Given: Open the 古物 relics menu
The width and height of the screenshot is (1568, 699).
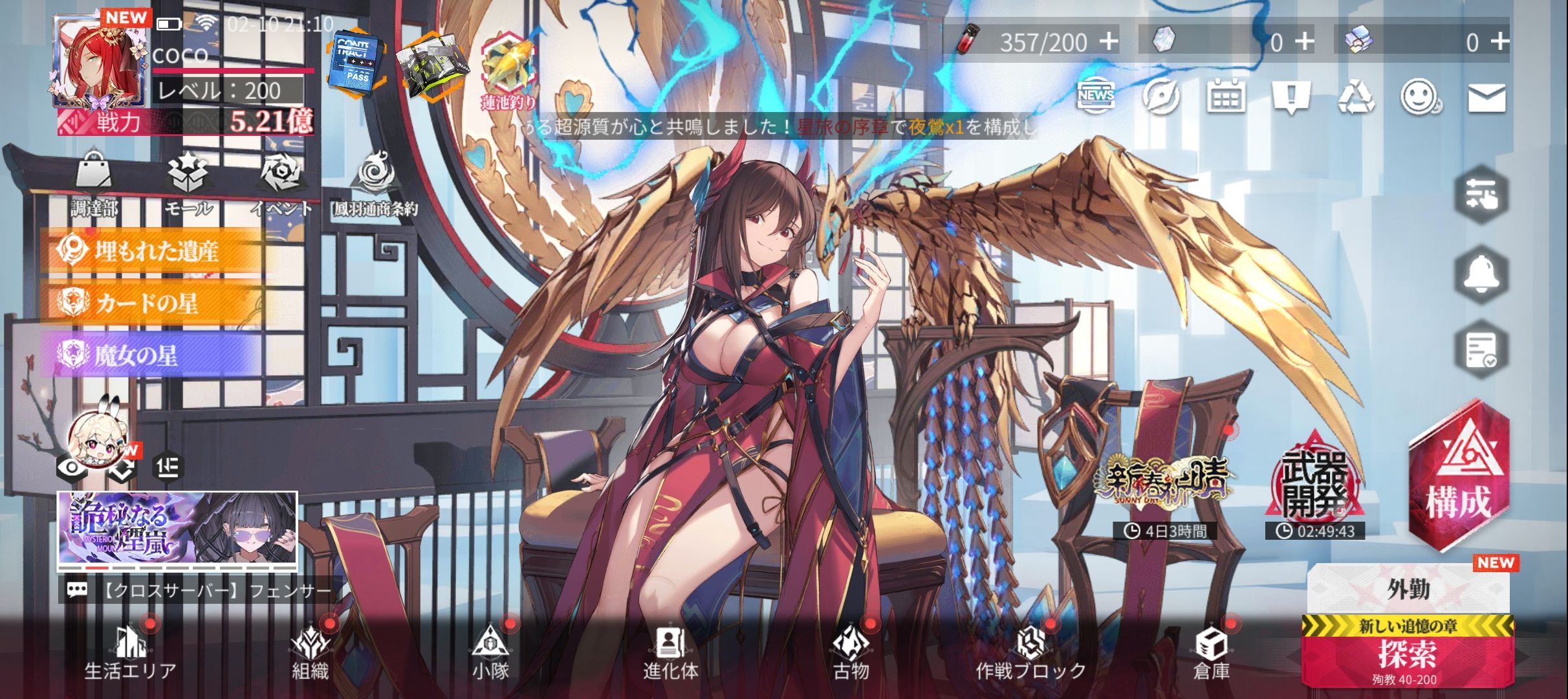Looking at the screenshot, I should click(851, 654).
